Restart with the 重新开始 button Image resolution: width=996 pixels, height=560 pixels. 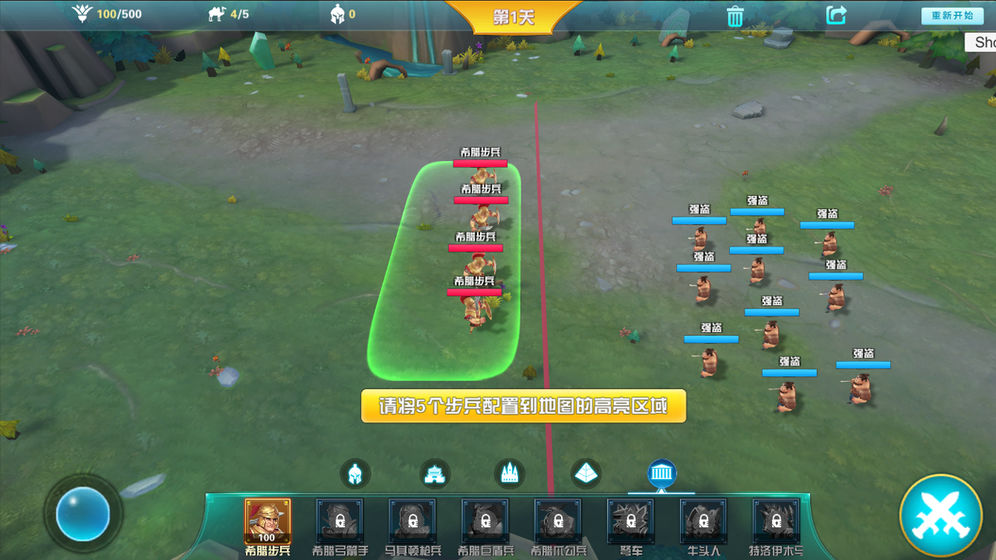click(952, 16)
